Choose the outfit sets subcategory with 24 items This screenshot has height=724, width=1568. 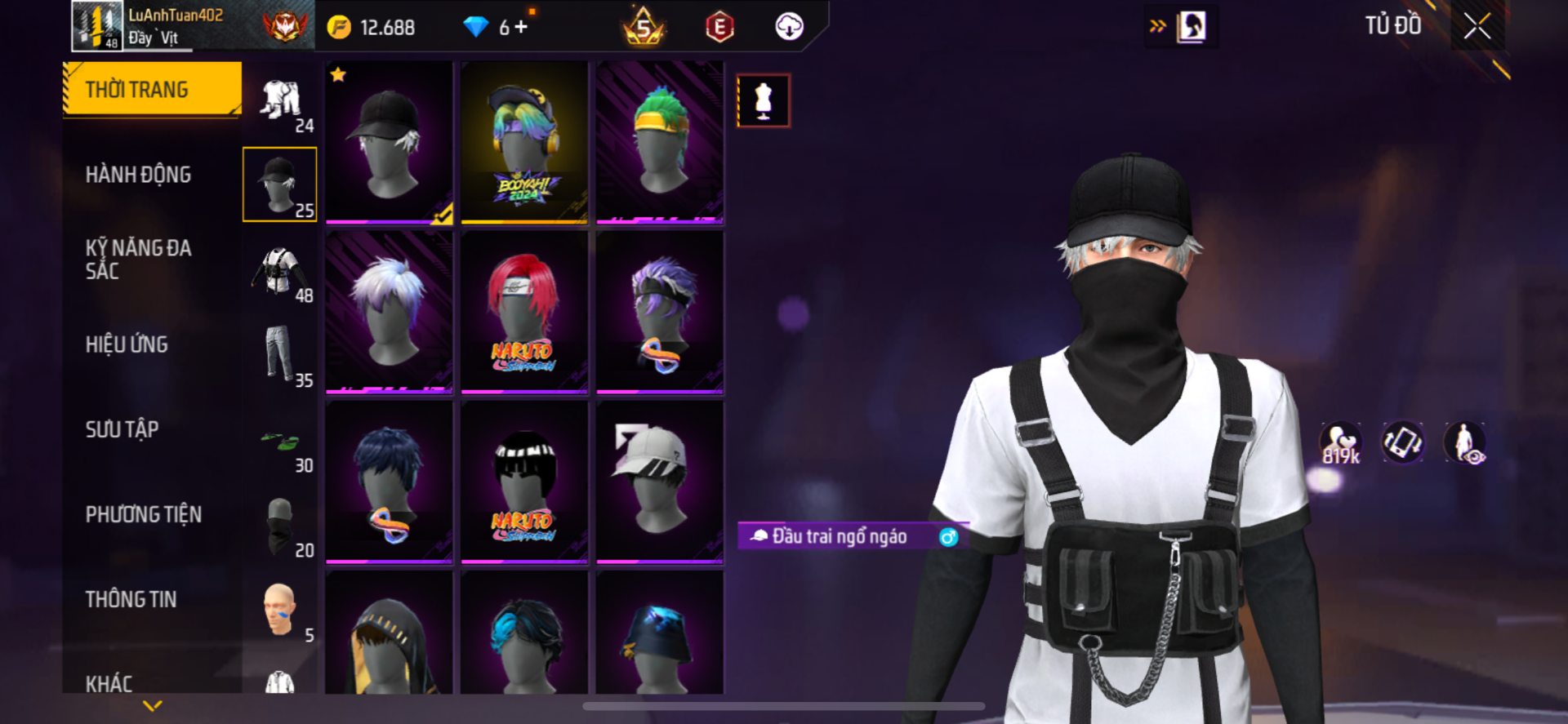pyautogui.click(x=281, y=103)
